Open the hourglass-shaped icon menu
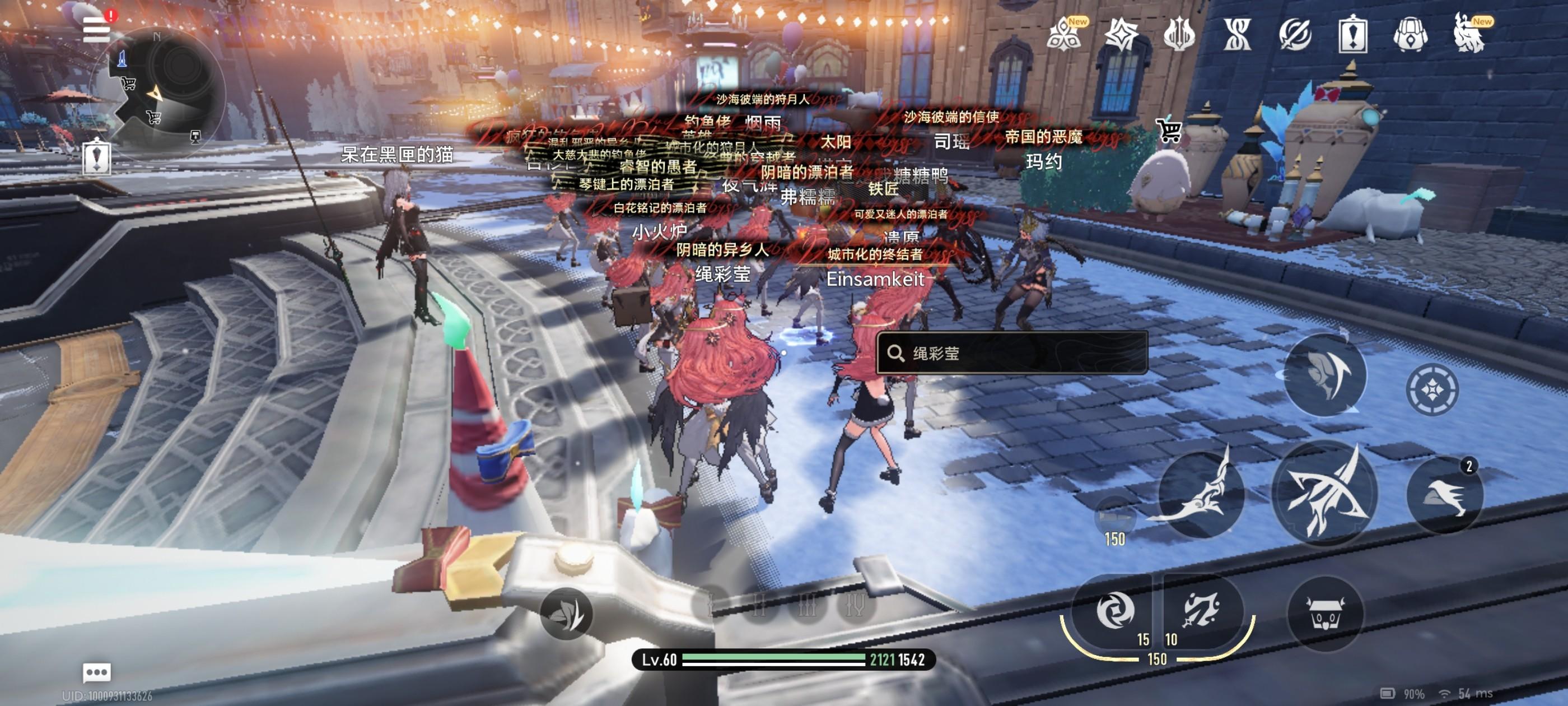The width and height of the screenshot is (1568, 706). 1238,34
